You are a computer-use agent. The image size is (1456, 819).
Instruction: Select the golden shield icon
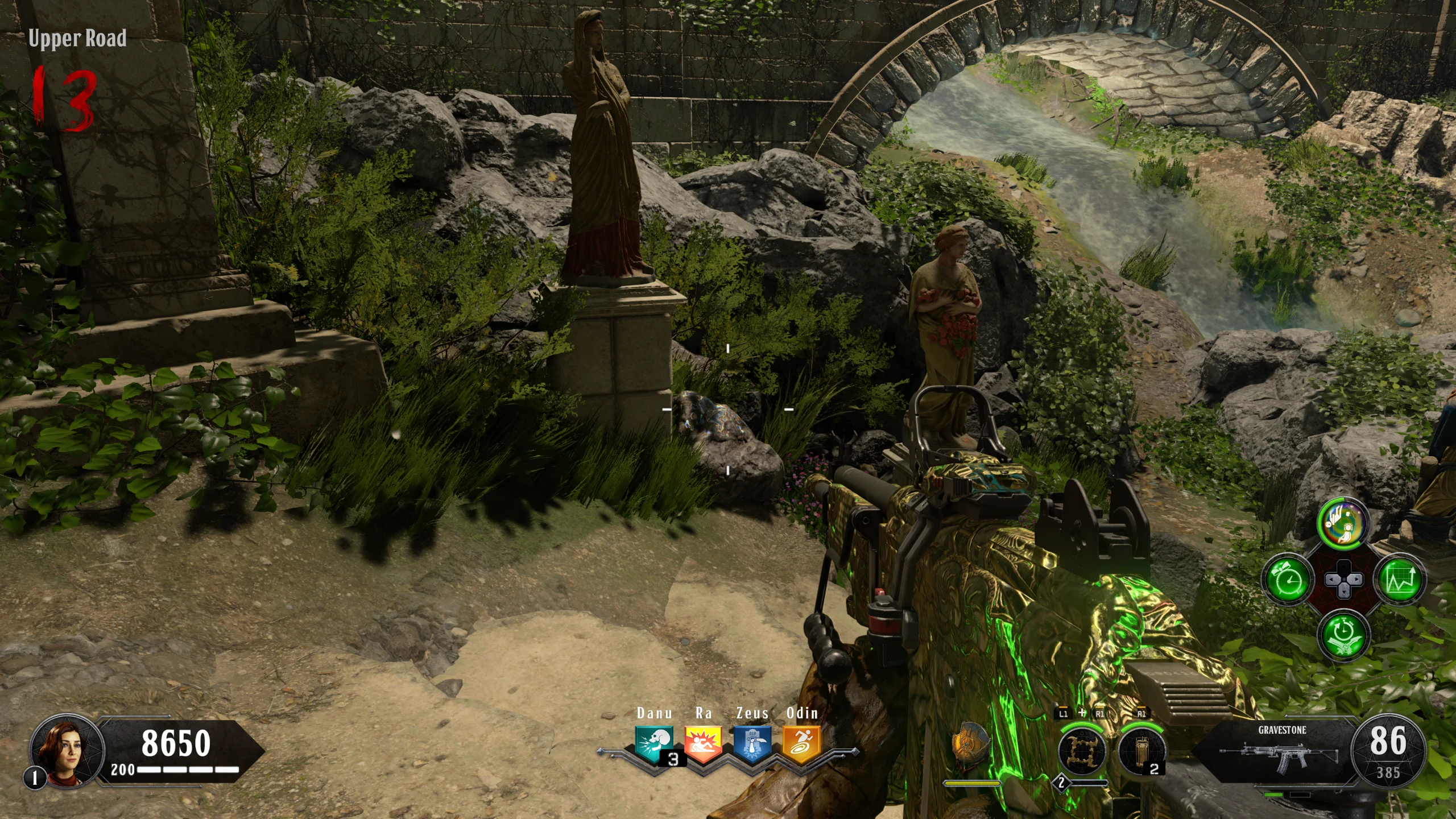[971, 746]
